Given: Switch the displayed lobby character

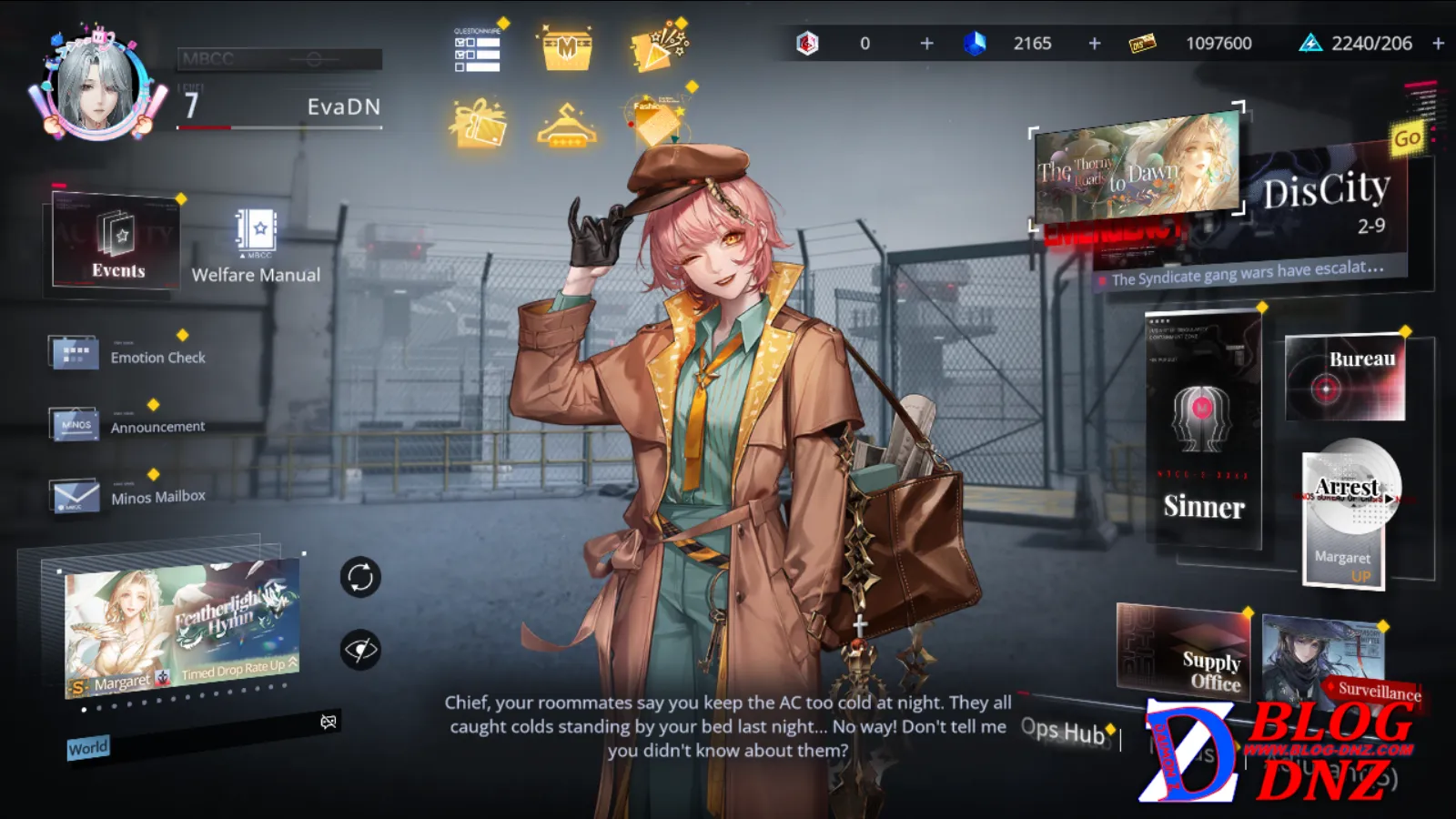Looking at the screenshot, I should point(360,577).
